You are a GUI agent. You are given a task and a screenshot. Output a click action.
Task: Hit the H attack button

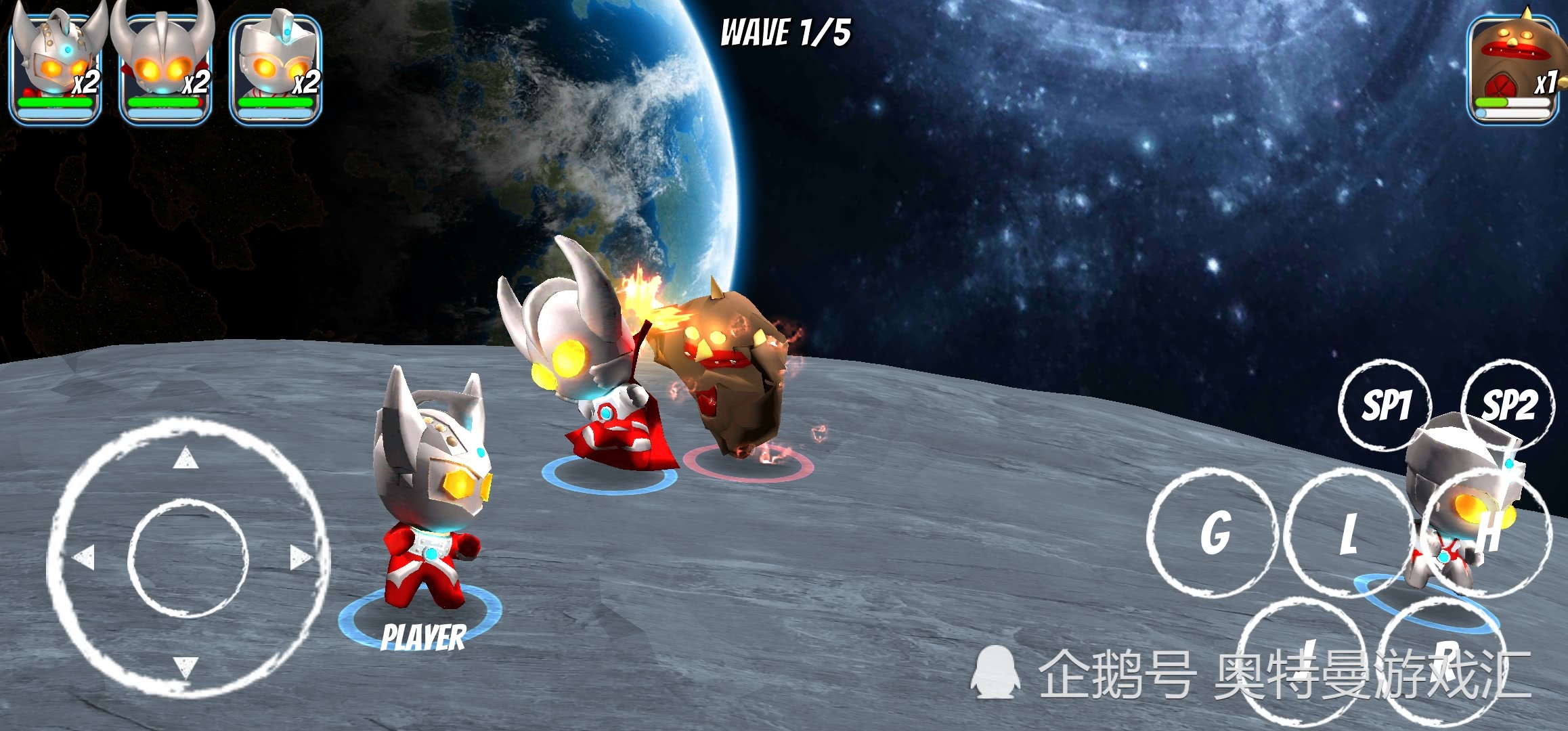(x=1486, y=533)
